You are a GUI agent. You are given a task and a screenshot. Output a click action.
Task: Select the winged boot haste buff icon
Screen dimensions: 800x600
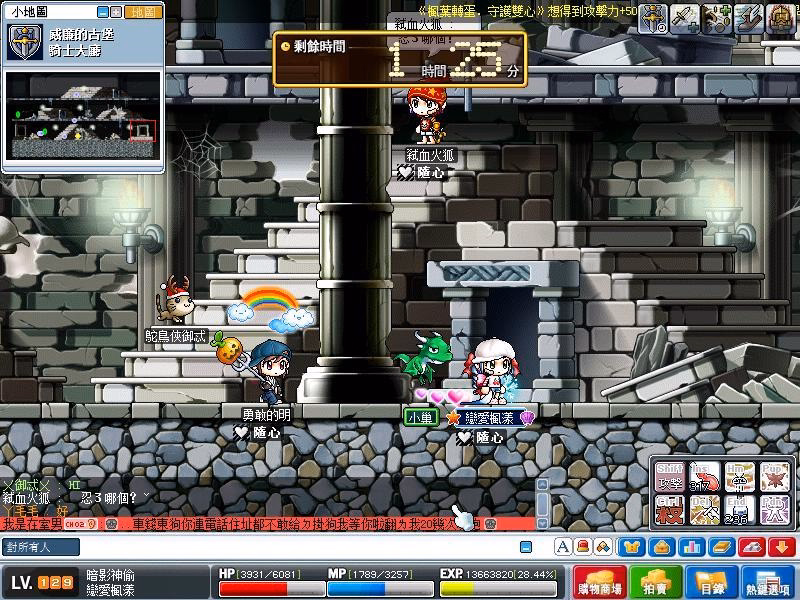pyautogui.click(x=746, y=17)
